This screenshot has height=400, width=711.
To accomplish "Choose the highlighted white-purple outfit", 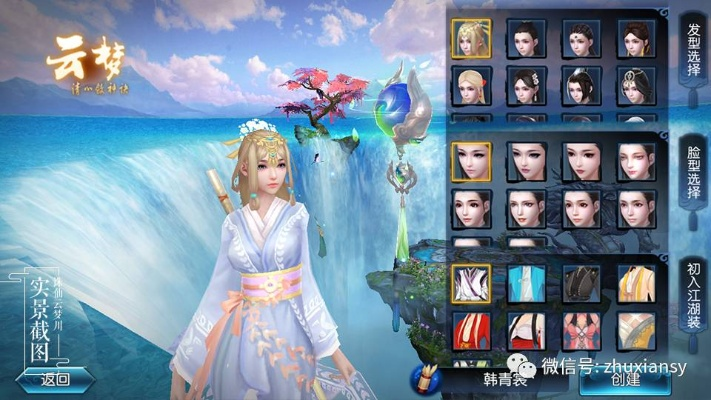I will click(470, 284).
